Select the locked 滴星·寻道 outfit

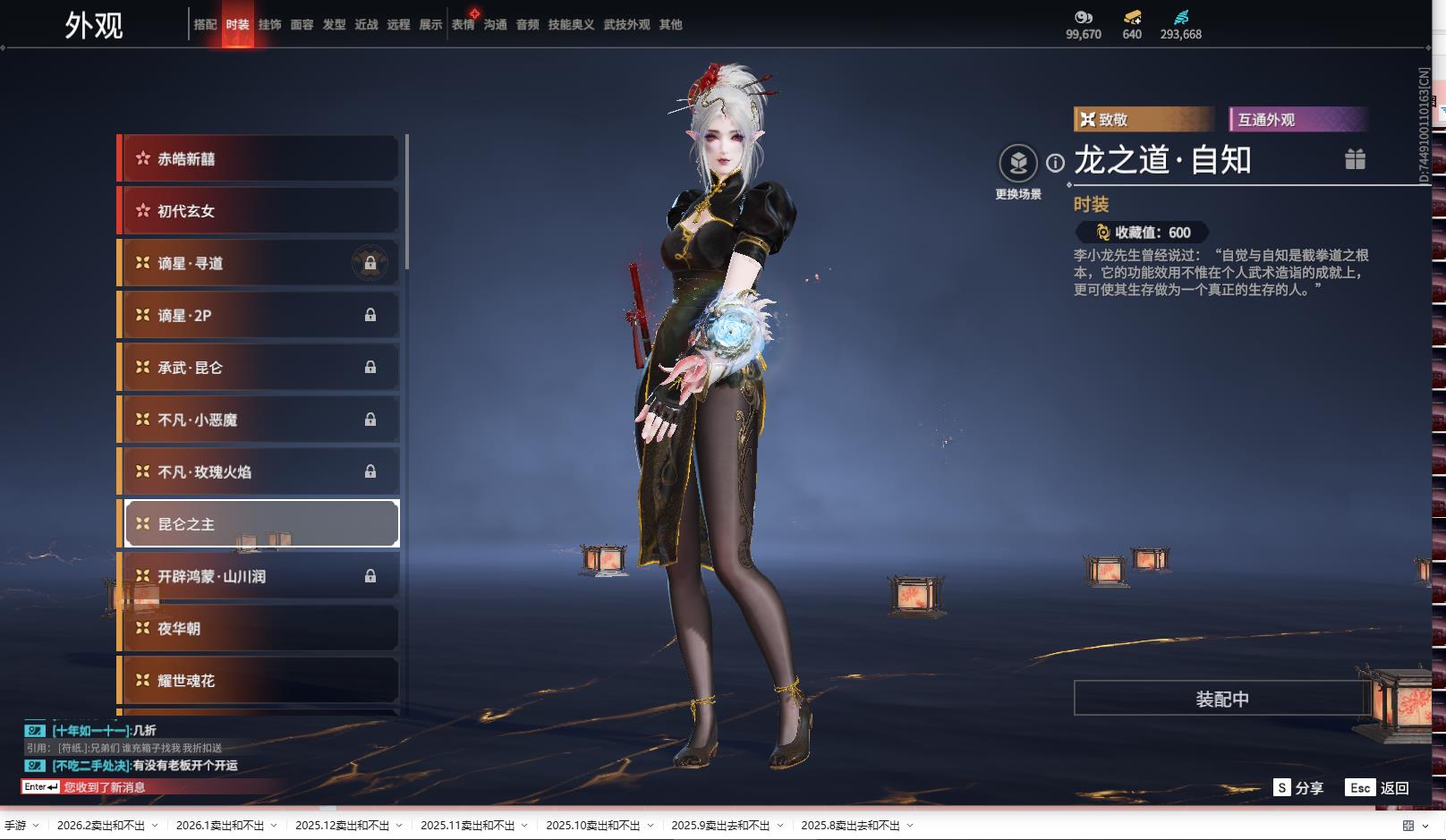coord(259,263)
